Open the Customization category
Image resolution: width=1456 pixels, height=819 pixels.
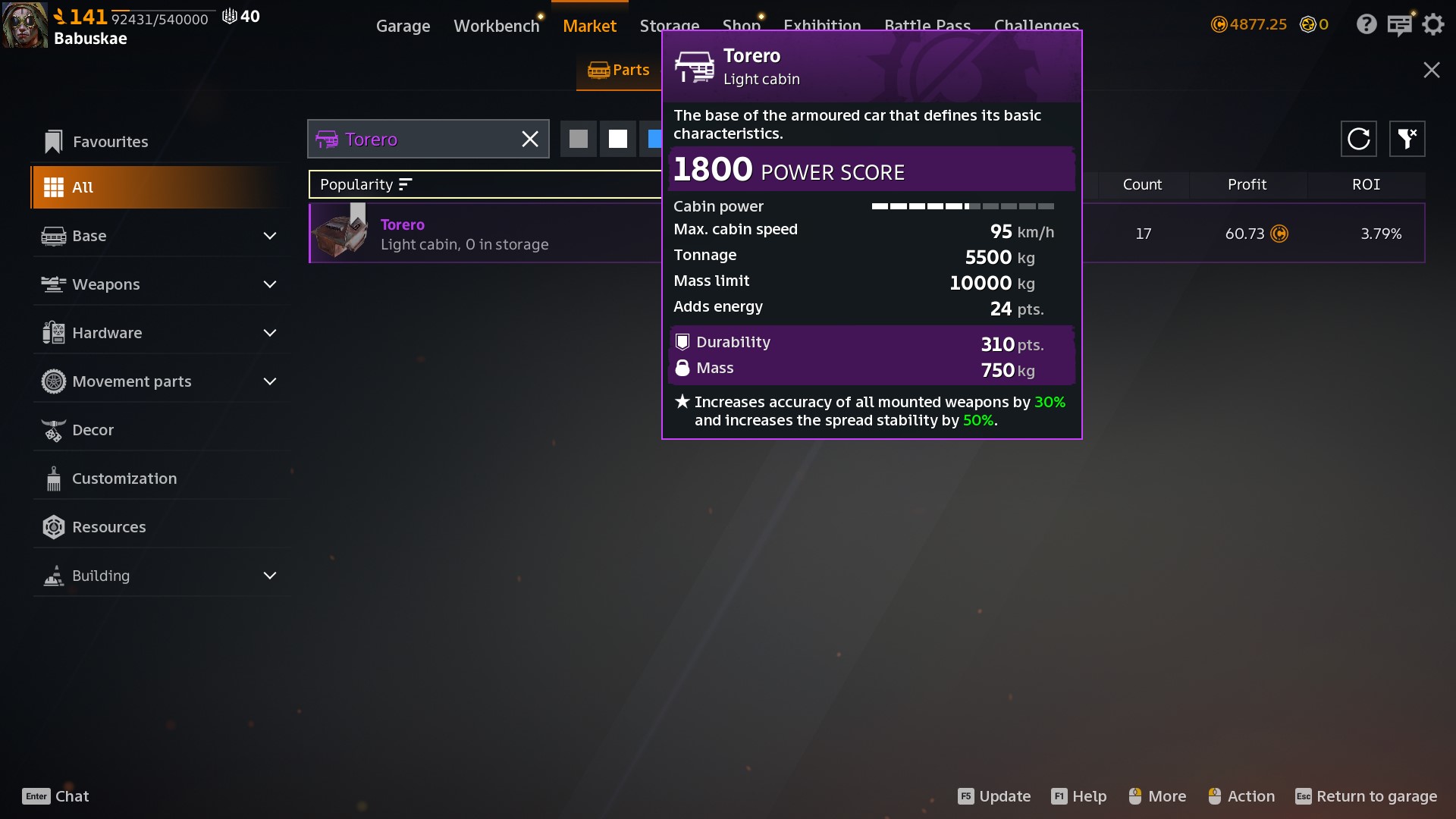coord(124,479)
